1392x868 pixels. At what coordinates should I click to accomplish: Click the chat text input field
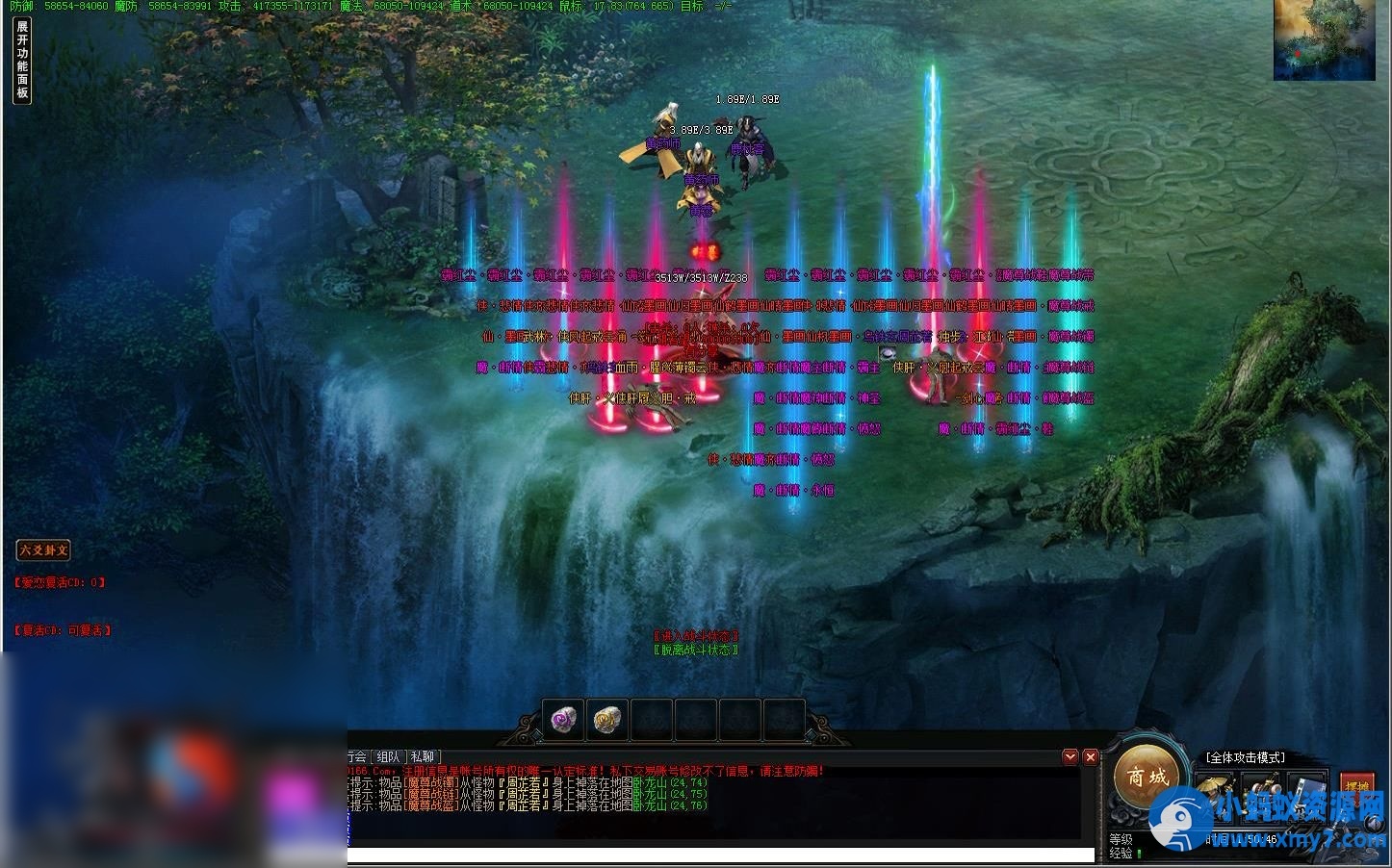720,855
